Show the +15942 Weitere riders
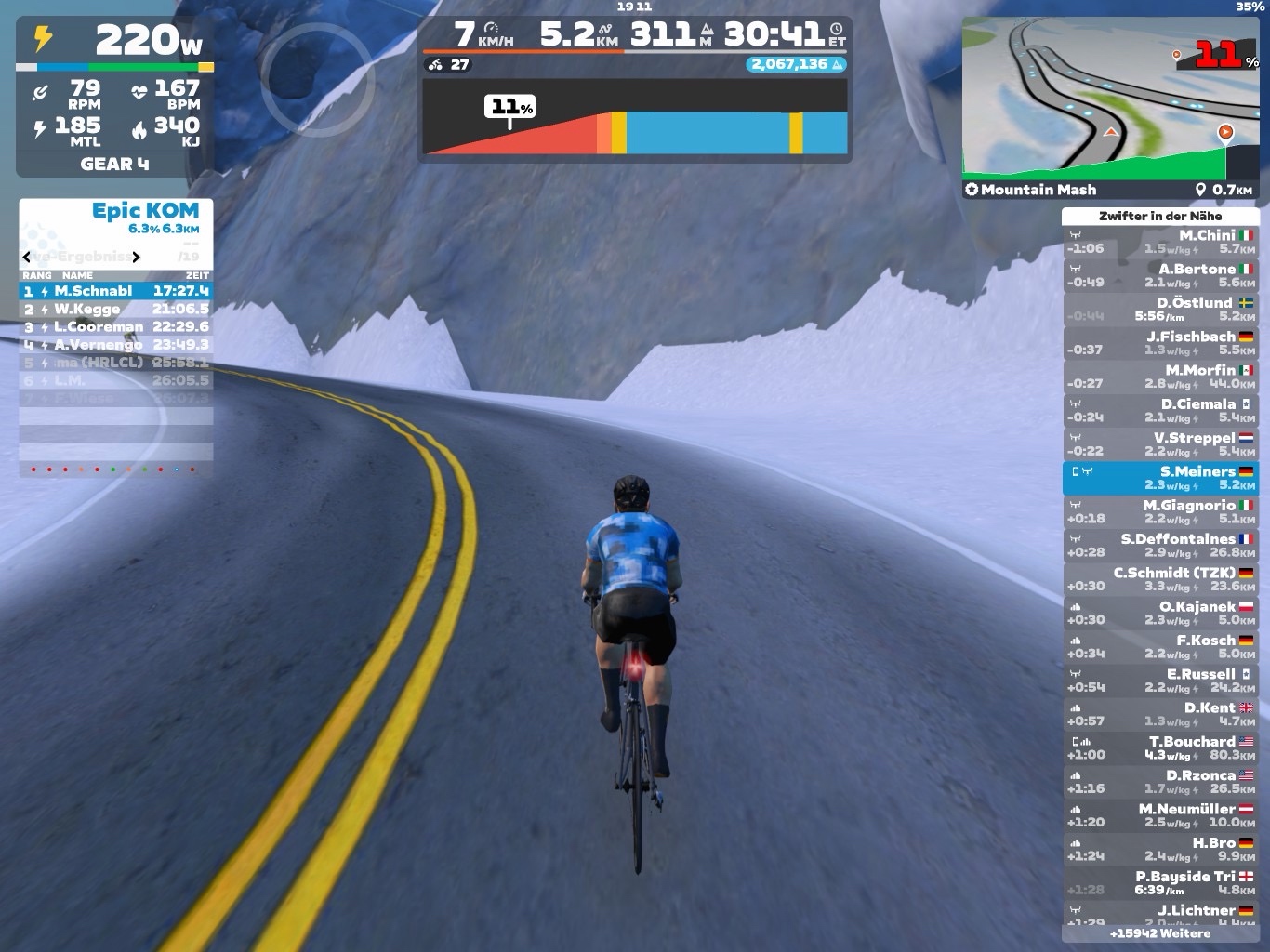Screen dimensions: 1270x952 tap(1160, 933)
